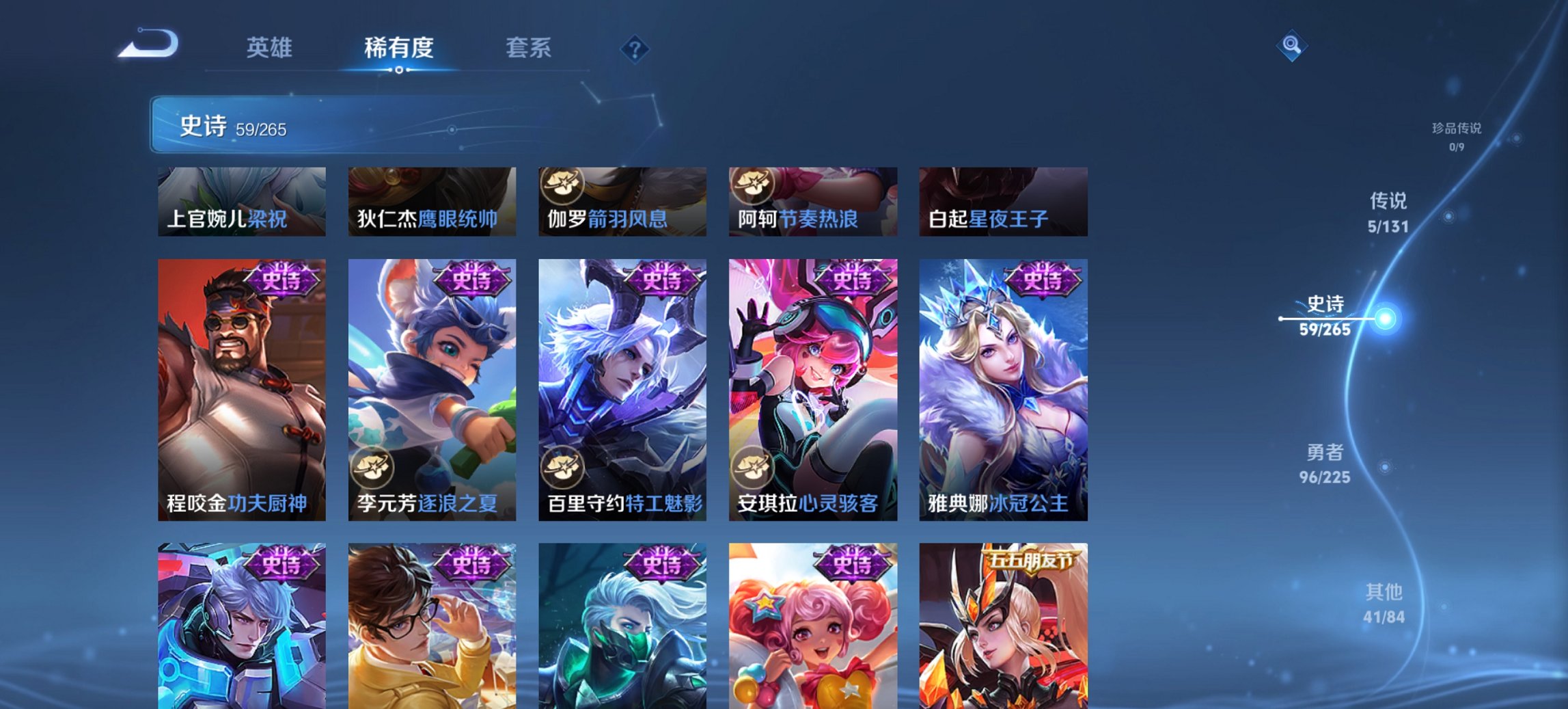Screen dimensions: 1568x709
Task: Switch to the 套系 tab
Action: (x=527, y=48)
